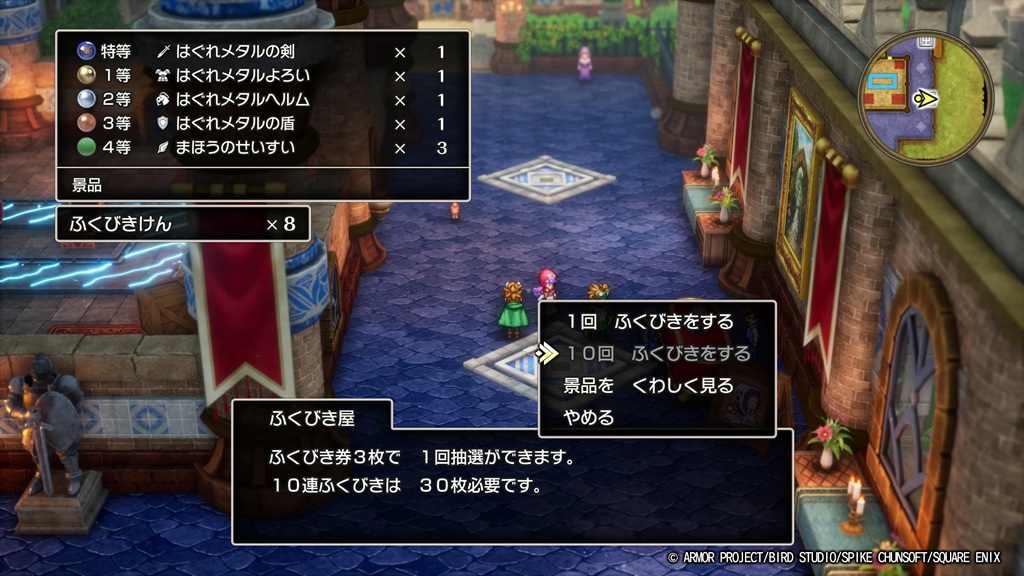Click the circular town minimap
Screen dimensions: 1024x576
coord(926,98)
